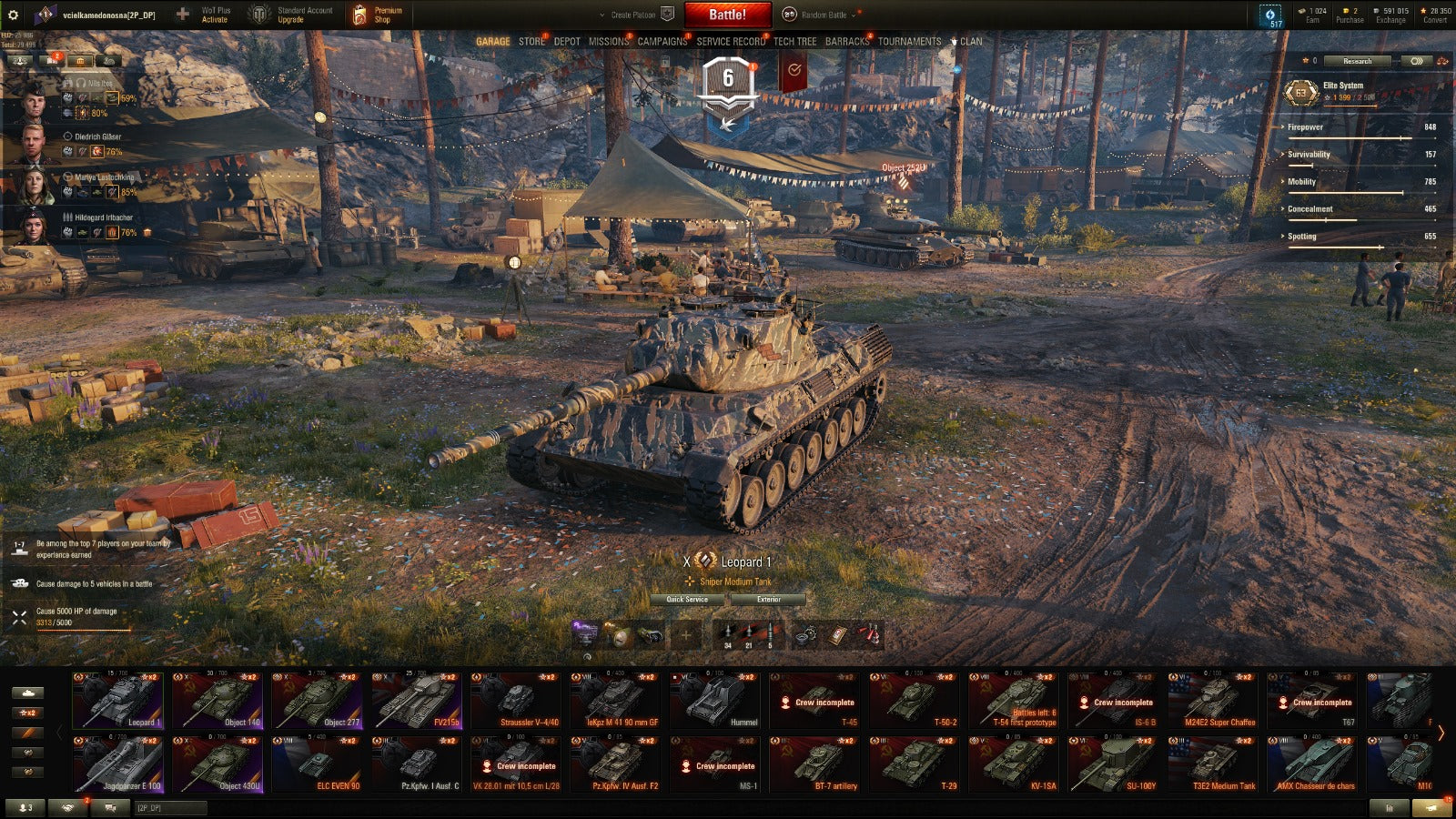Open the Research button
The height and width of the screenshot is (819, 1456).
(x=1357, y=61)
